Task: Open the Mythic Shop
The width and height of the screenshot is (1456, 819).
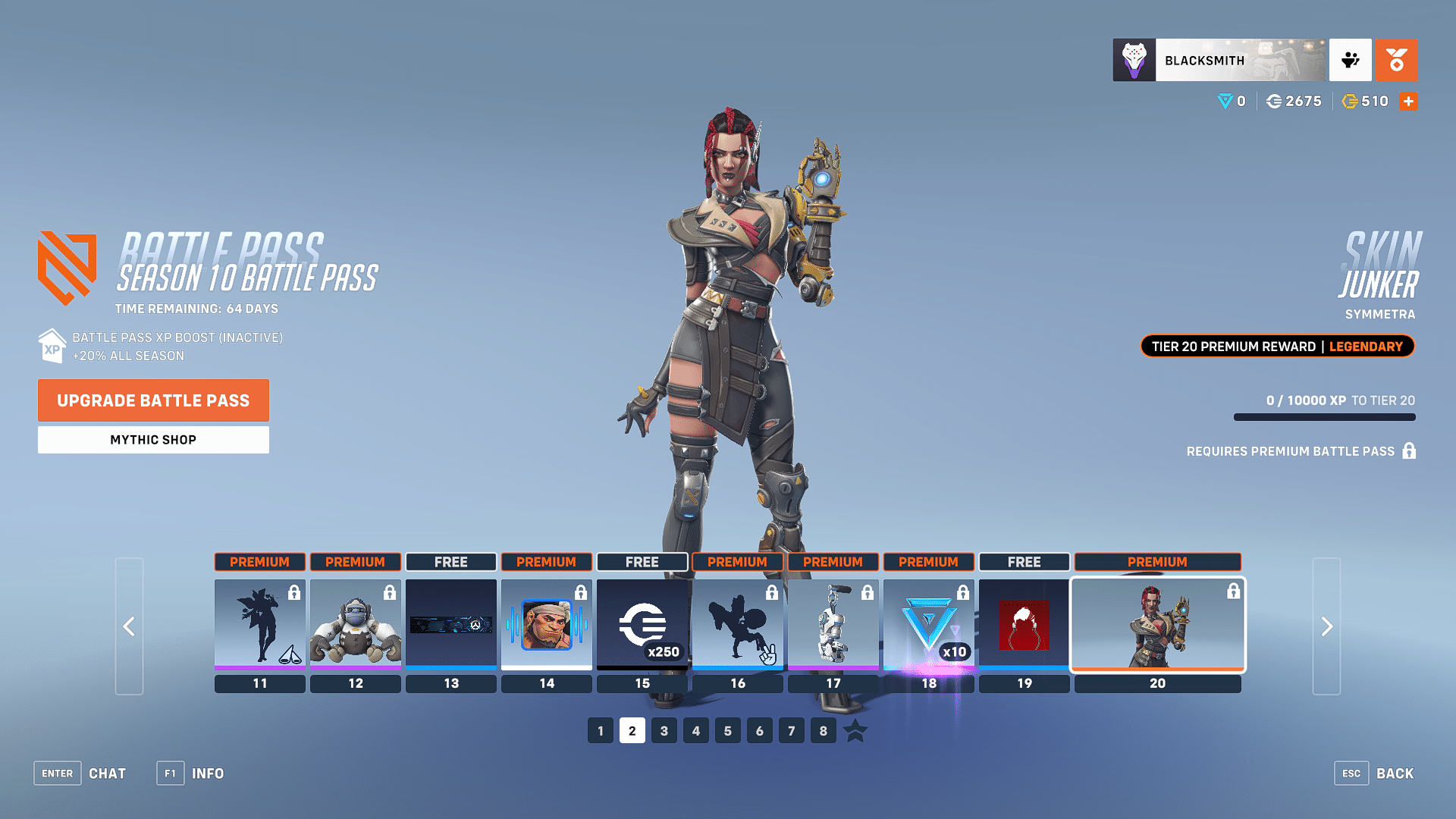Action: [153, 439]
